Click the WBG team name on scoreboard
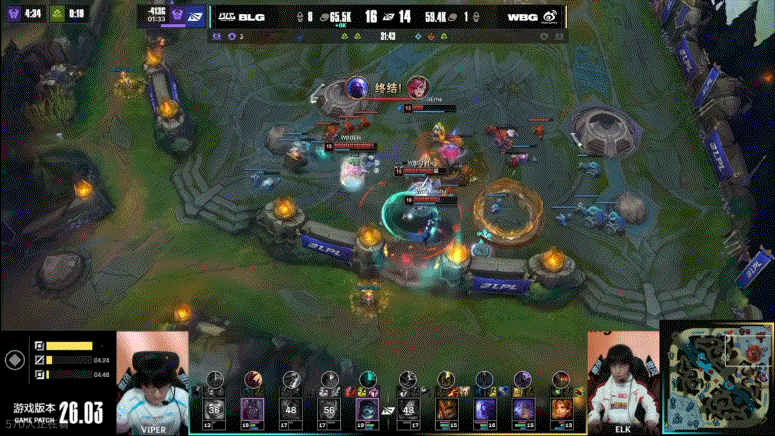 point(521,17)
